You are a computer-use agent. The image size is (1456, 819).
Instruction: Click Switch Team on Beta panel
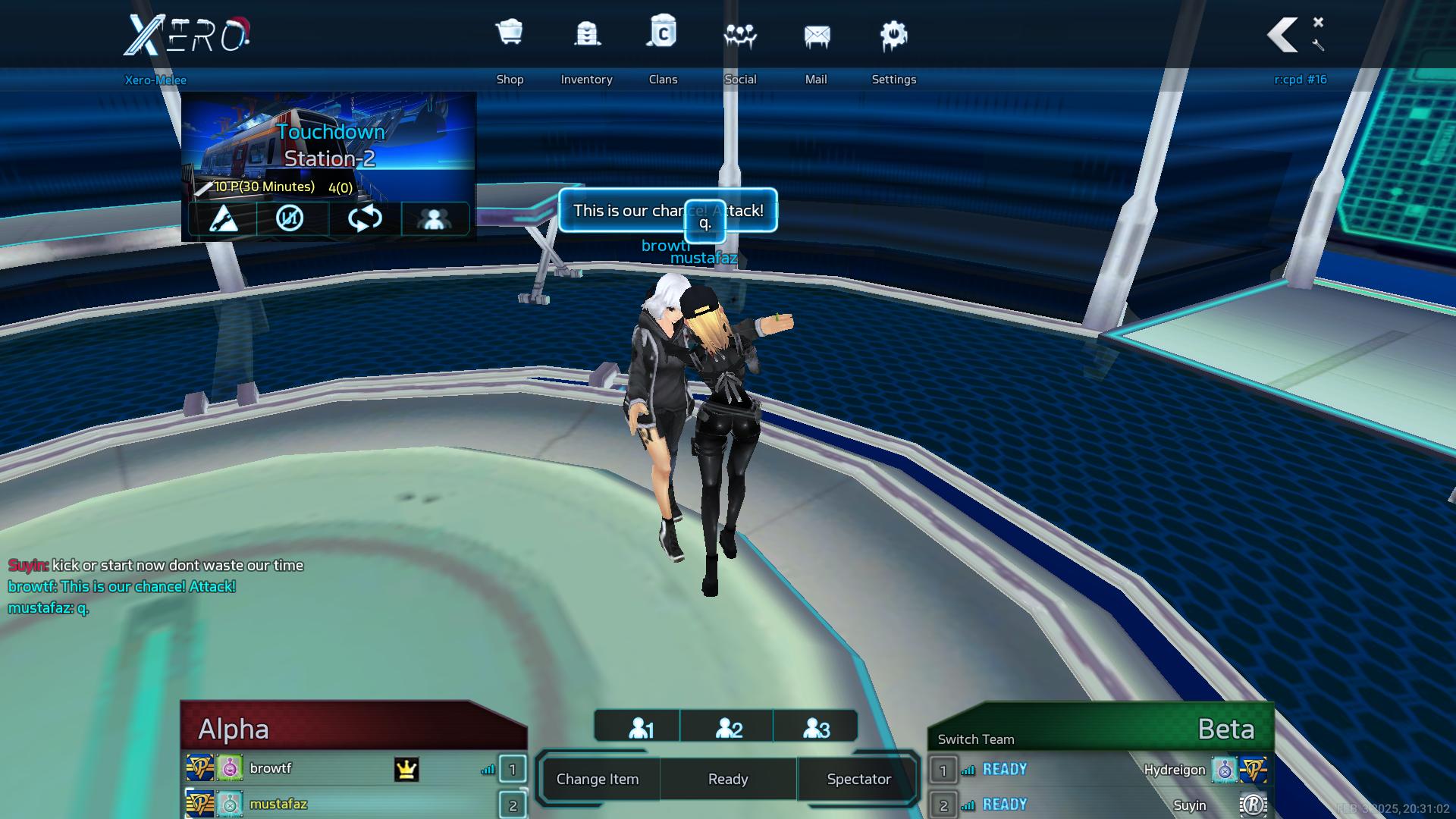tap(975, 739)
